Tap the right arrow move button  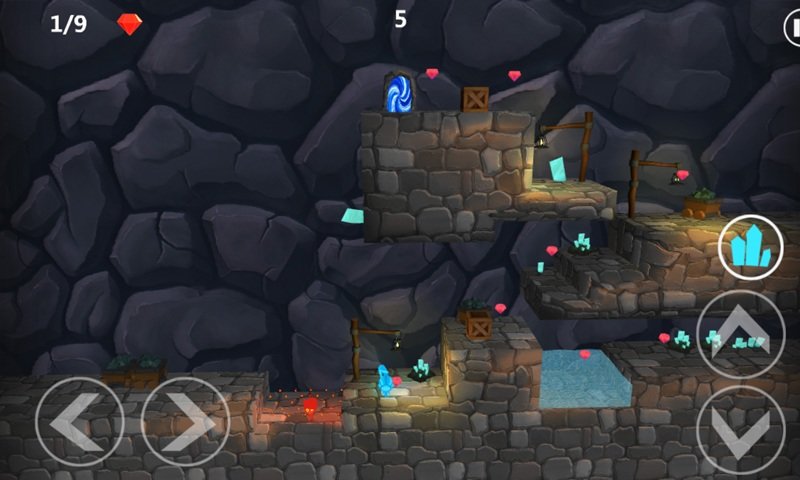(x=185, y=421)
